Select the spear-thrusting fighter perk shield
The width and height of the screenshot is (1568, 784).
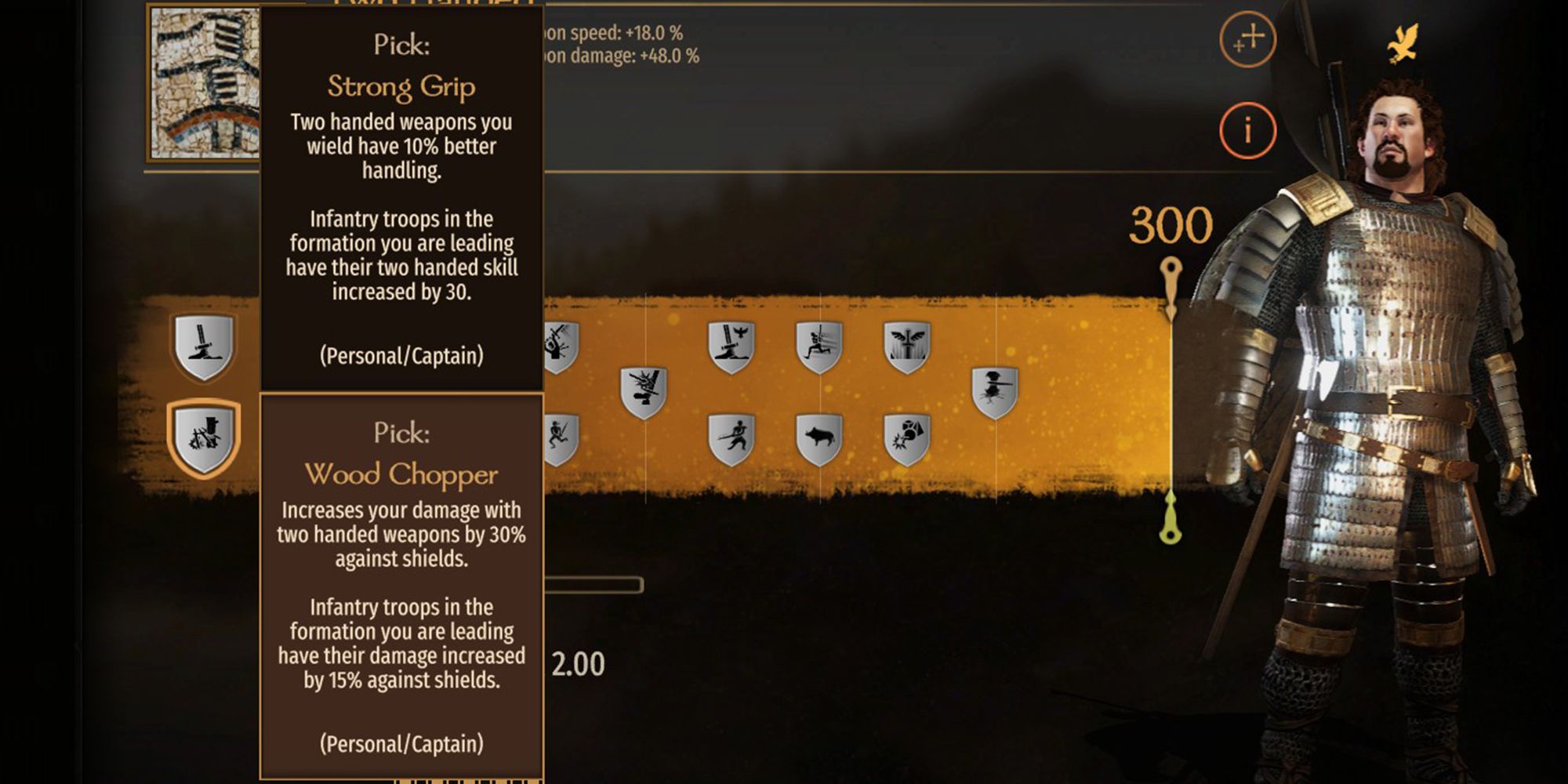pyautogui.click(x=734, y=438)
